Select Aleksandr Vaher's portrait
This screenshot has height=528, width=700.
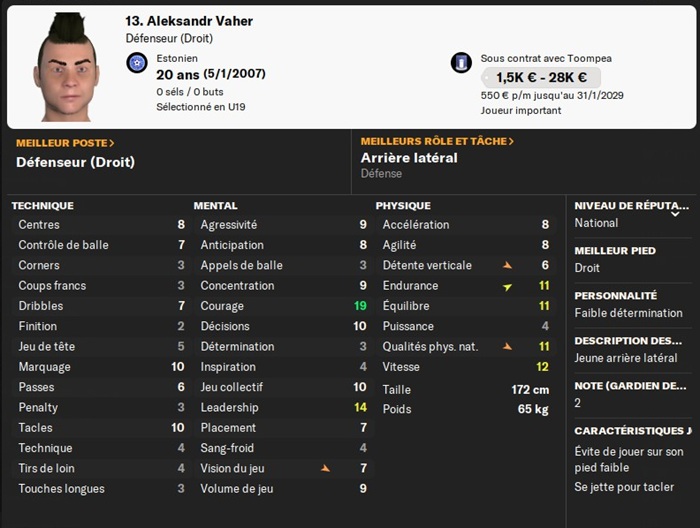[67, 68]
